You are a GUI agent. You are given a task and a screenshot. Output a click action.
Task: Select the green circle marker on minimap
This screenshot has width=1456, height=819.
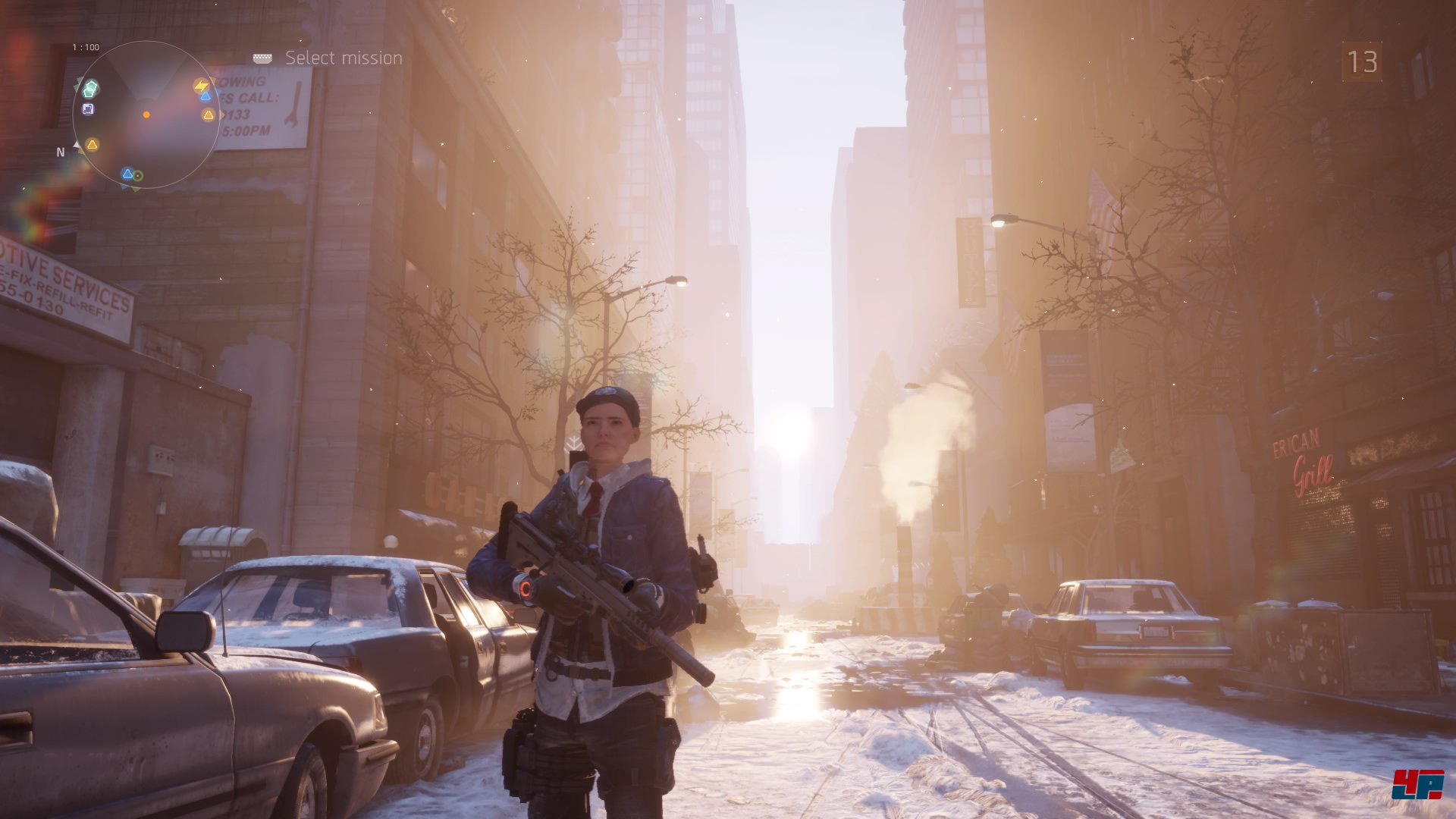138,176
